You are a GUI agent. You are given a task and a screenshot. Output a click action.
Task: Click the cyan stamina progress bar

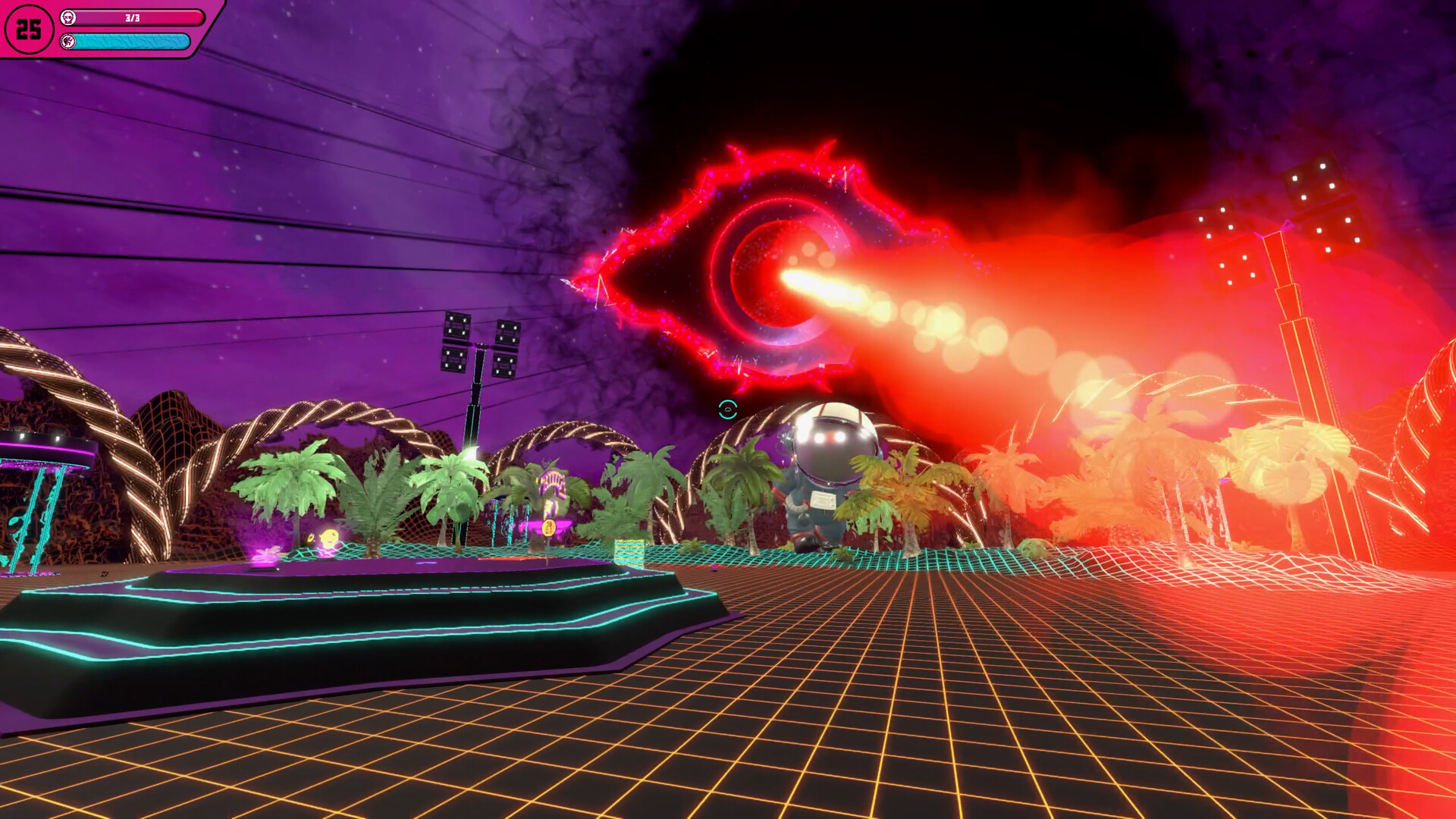click(x=133, y=42)
